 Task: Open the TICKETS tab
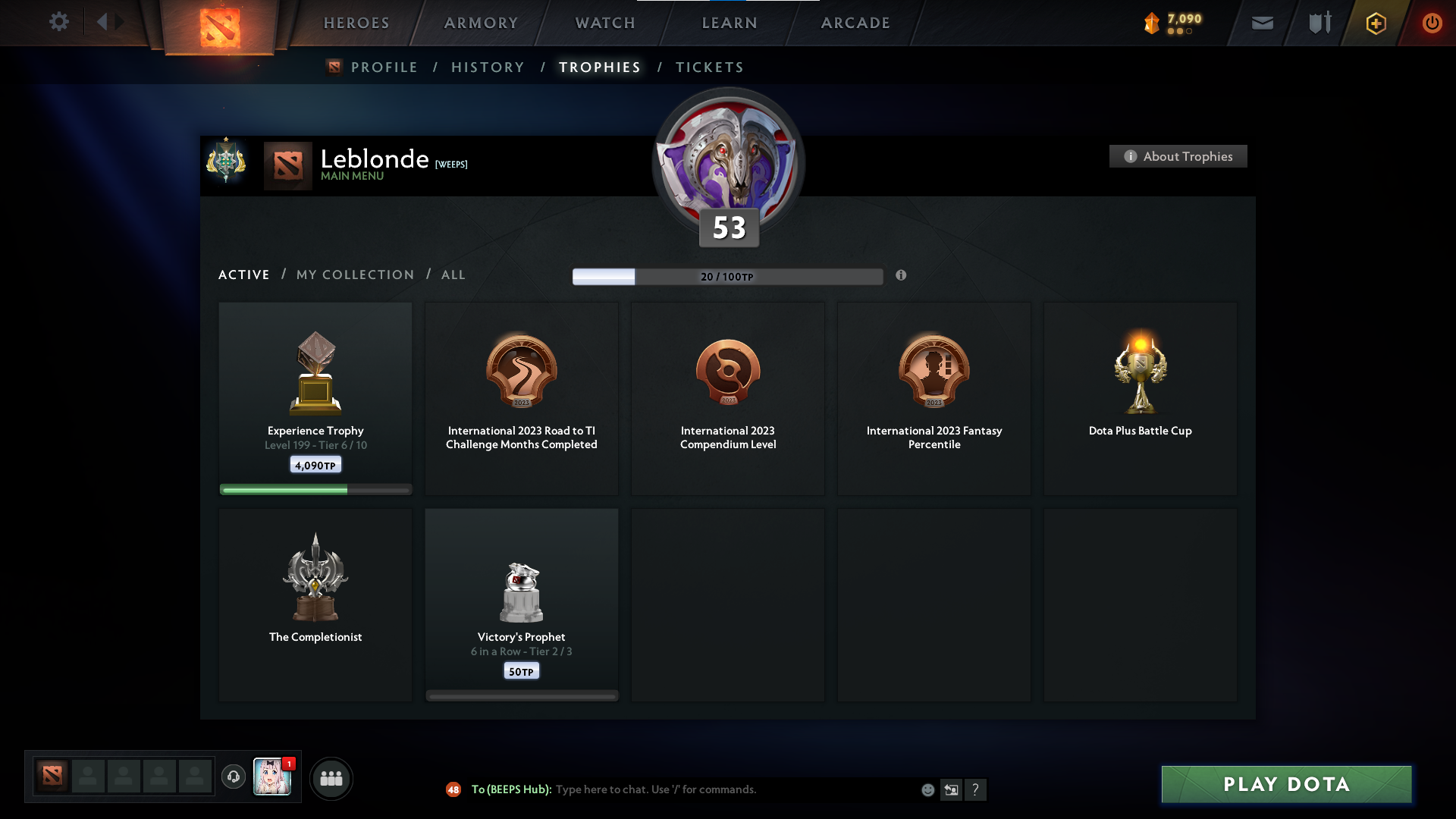(x=709, y=67)
